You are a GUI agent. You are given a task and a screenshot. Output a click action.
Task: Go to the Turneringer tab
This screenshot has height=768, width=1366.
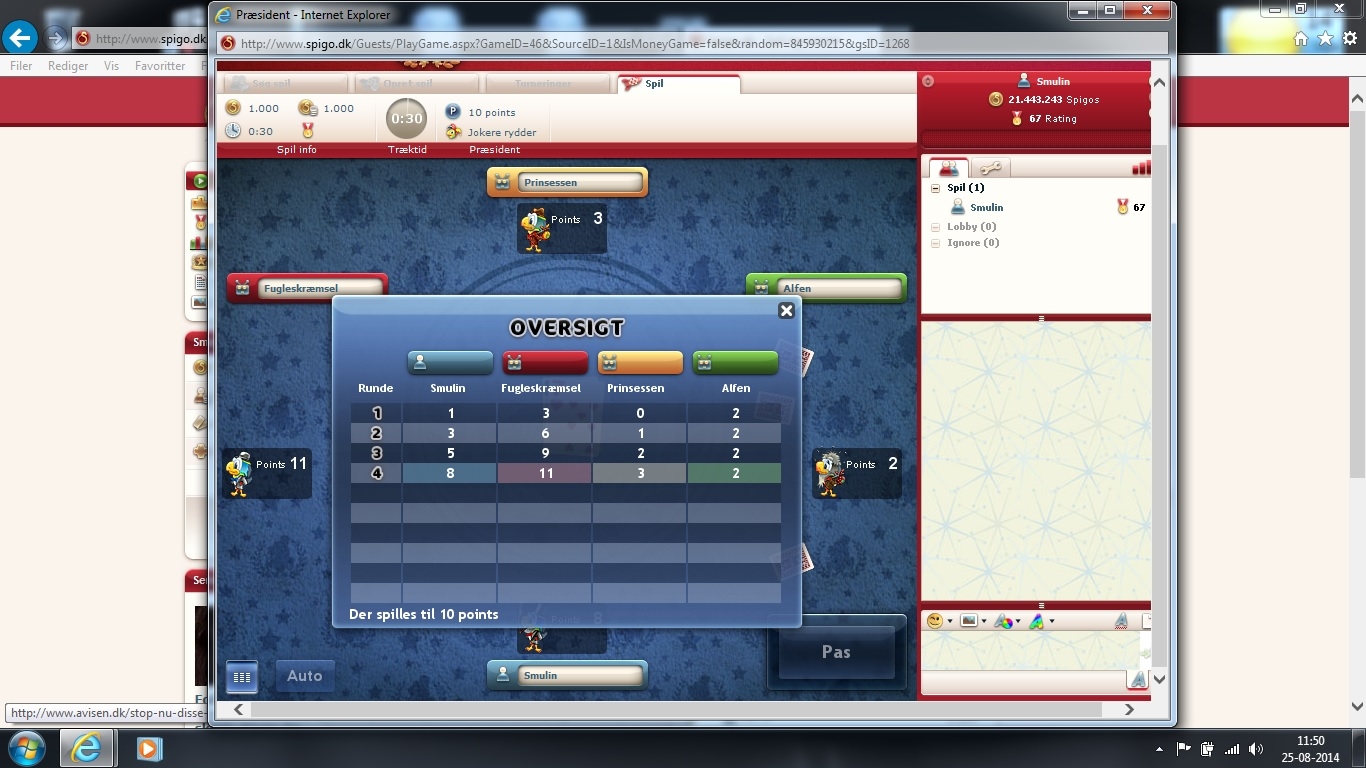coord(545,84)
